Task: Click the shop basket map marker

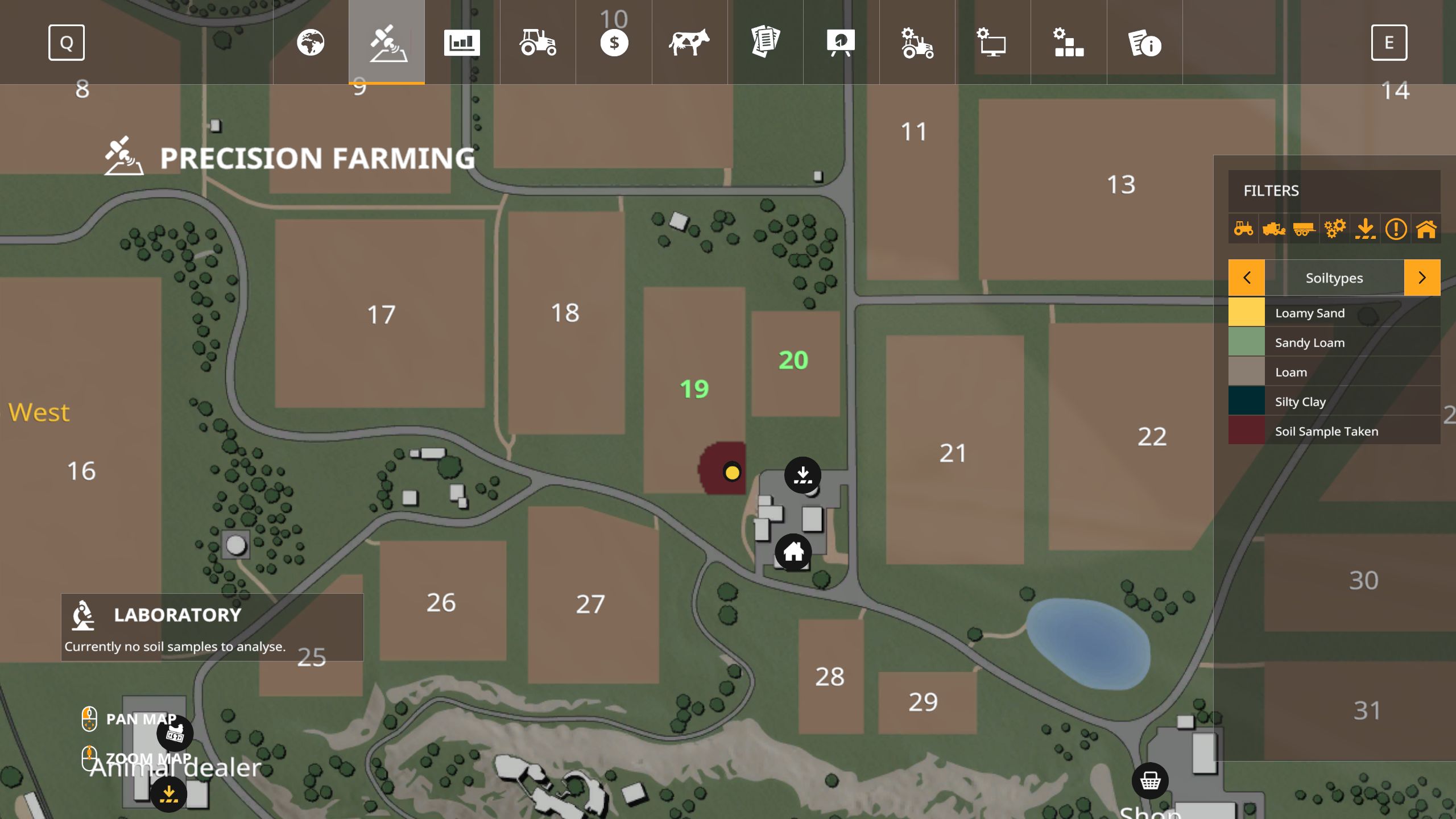Action: [x=1150, y=780]
